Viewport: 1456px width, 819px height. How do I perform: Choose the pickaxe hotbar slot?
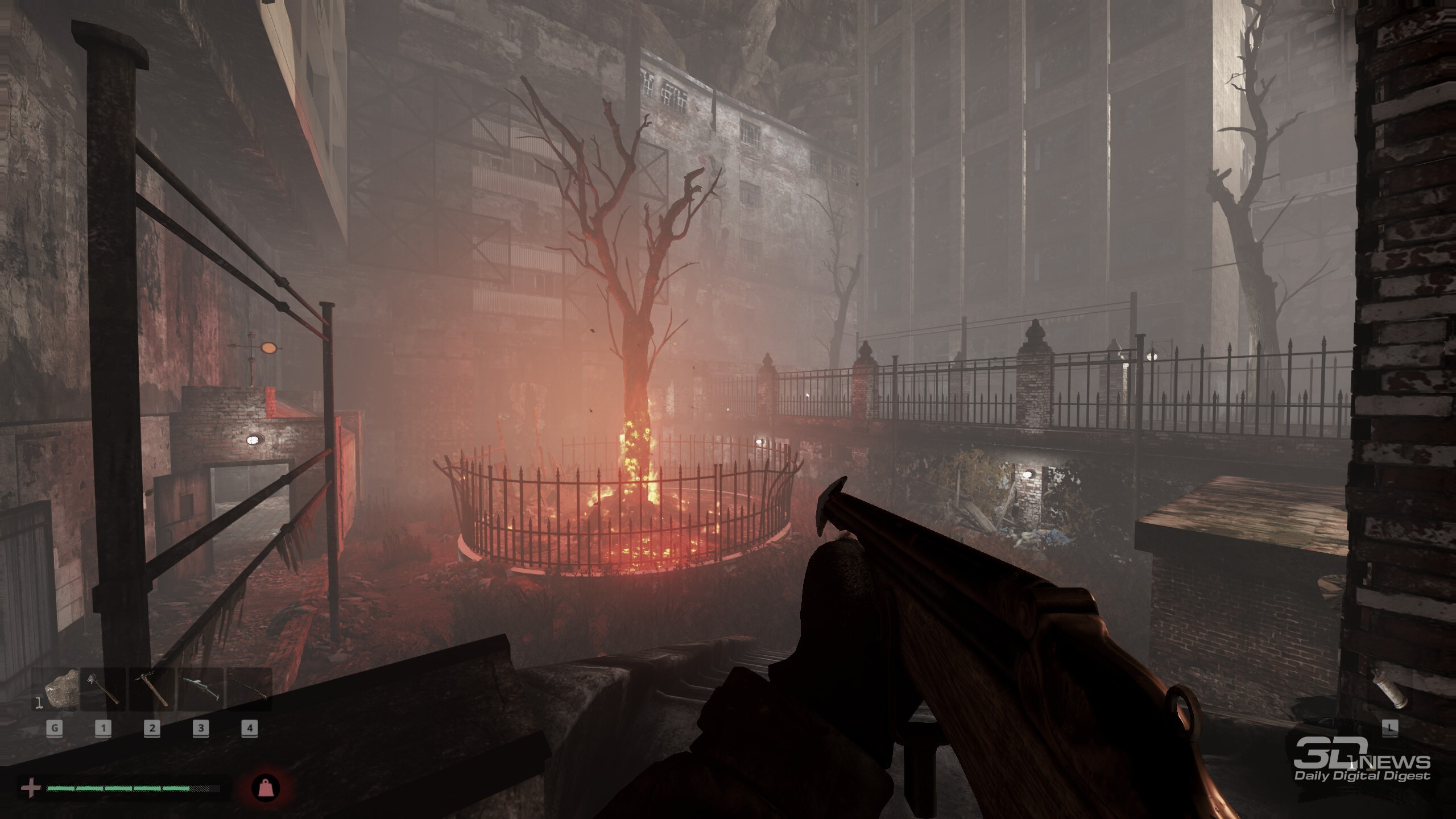click(152, 689)
